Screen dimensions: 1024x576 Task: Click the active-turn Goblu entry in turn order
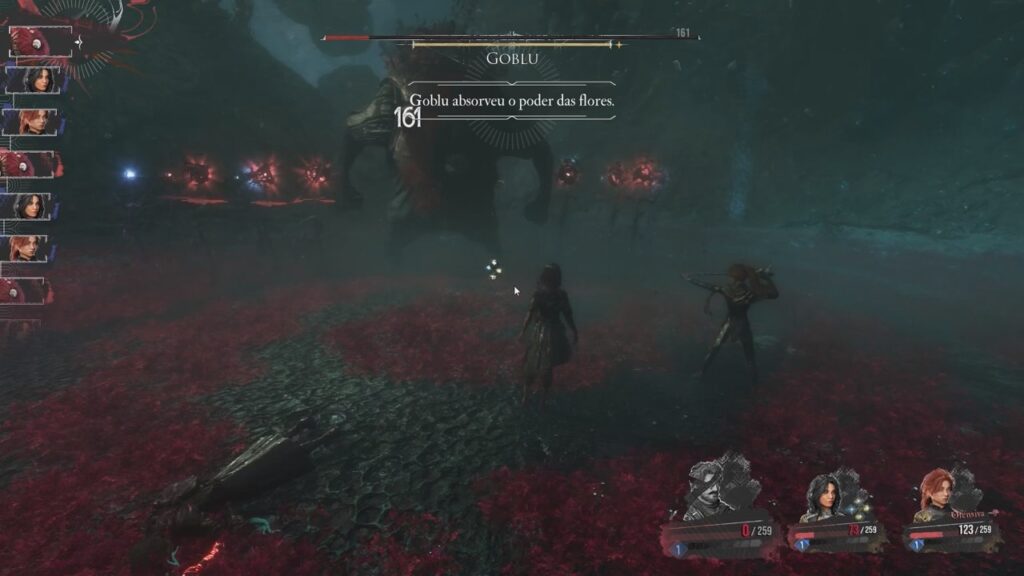click(x=38, y=42)
